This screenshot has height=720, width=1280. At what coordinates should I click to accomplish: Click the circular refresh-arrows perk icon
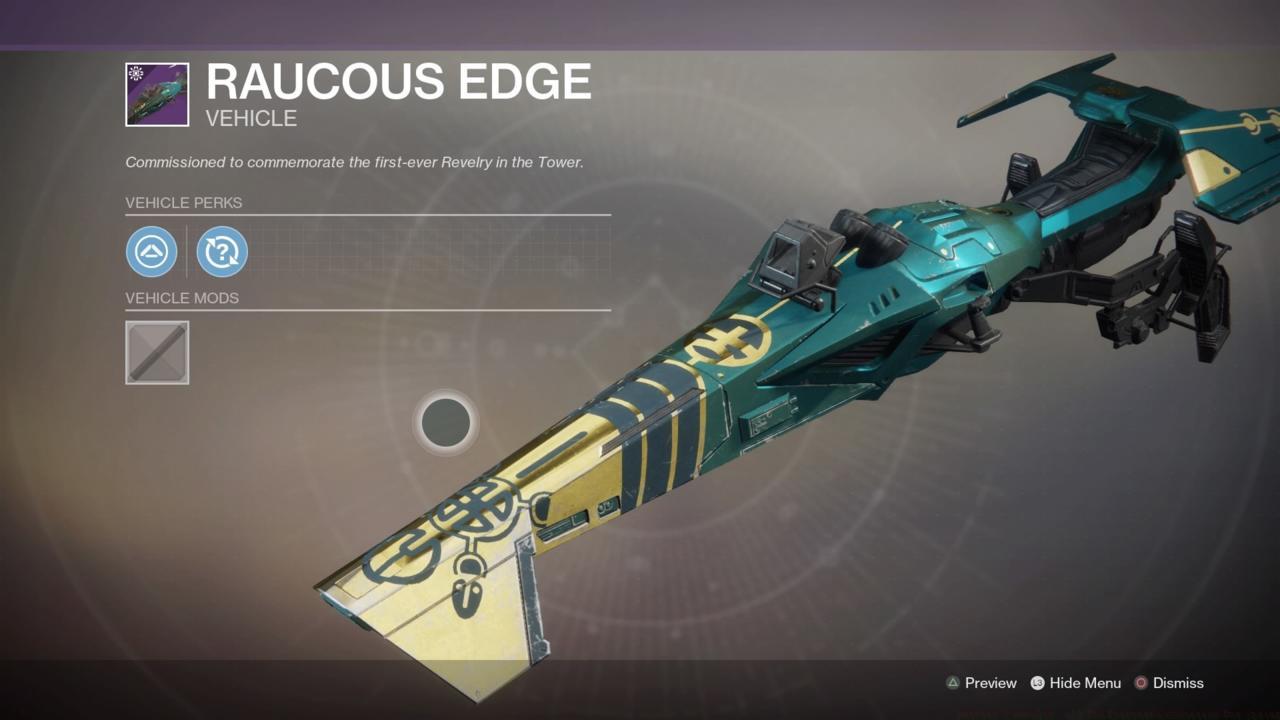(x=221, y=251)
